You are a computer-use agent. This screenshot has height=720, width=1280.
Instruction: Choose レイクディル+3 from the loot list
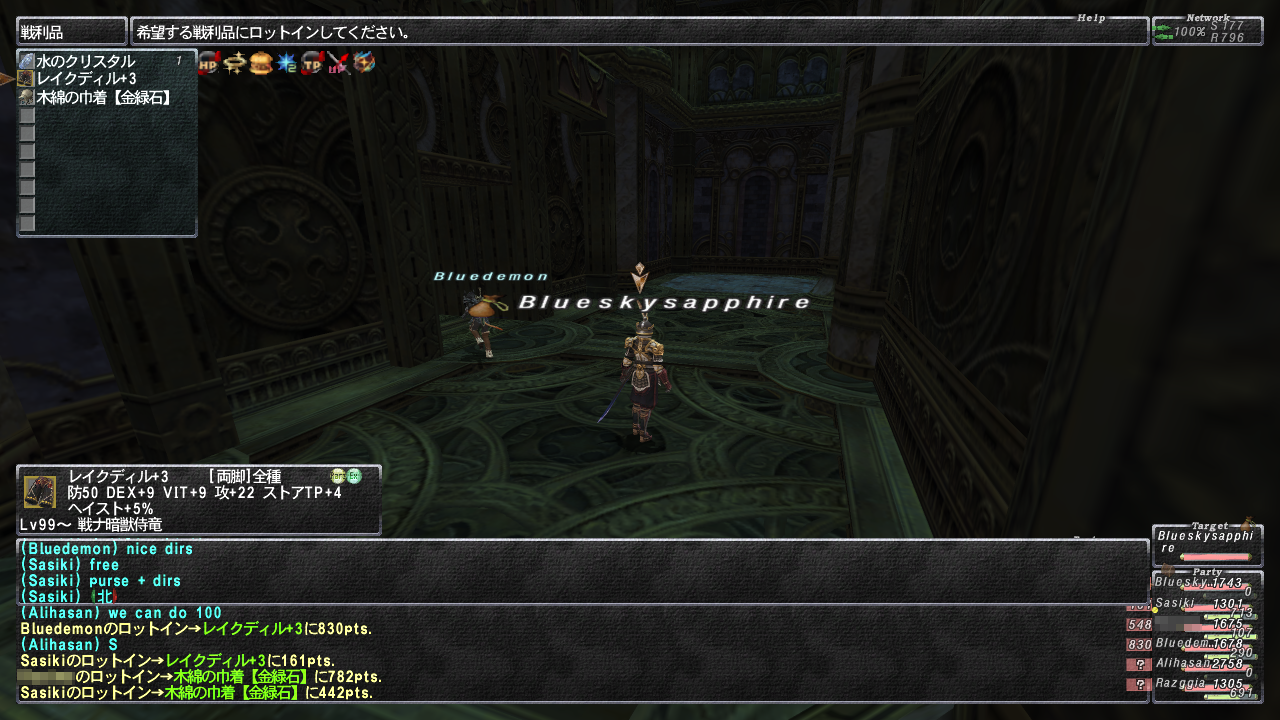tap(86, 79)
